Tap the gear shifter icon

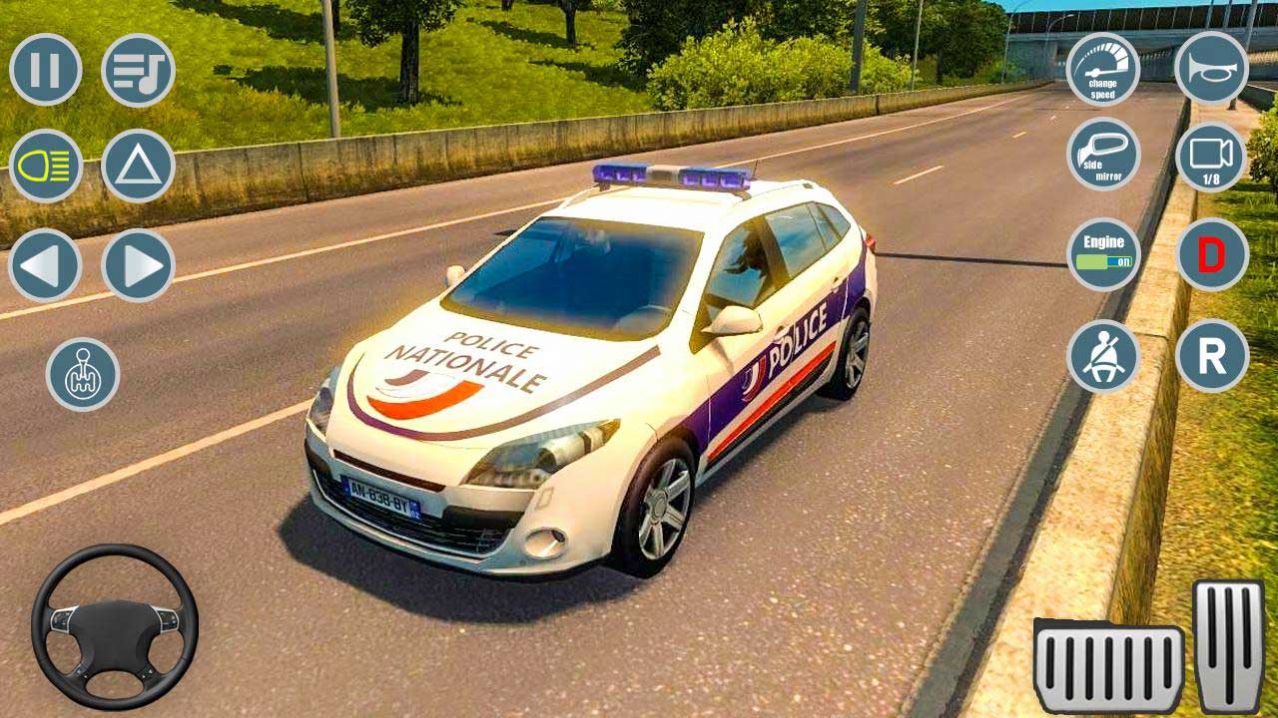(83, 374)
